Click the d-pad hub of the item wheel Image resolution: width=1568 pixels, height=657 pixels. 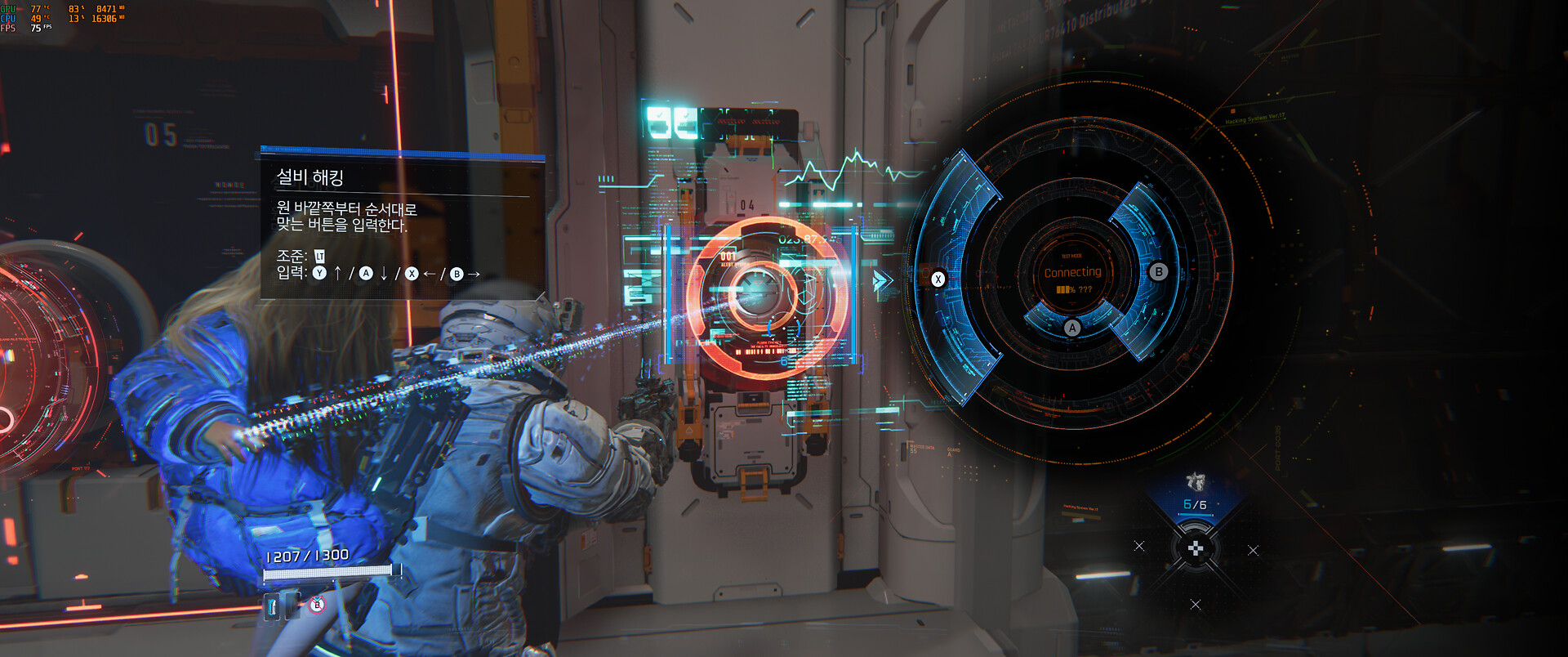coord(1195,549)
